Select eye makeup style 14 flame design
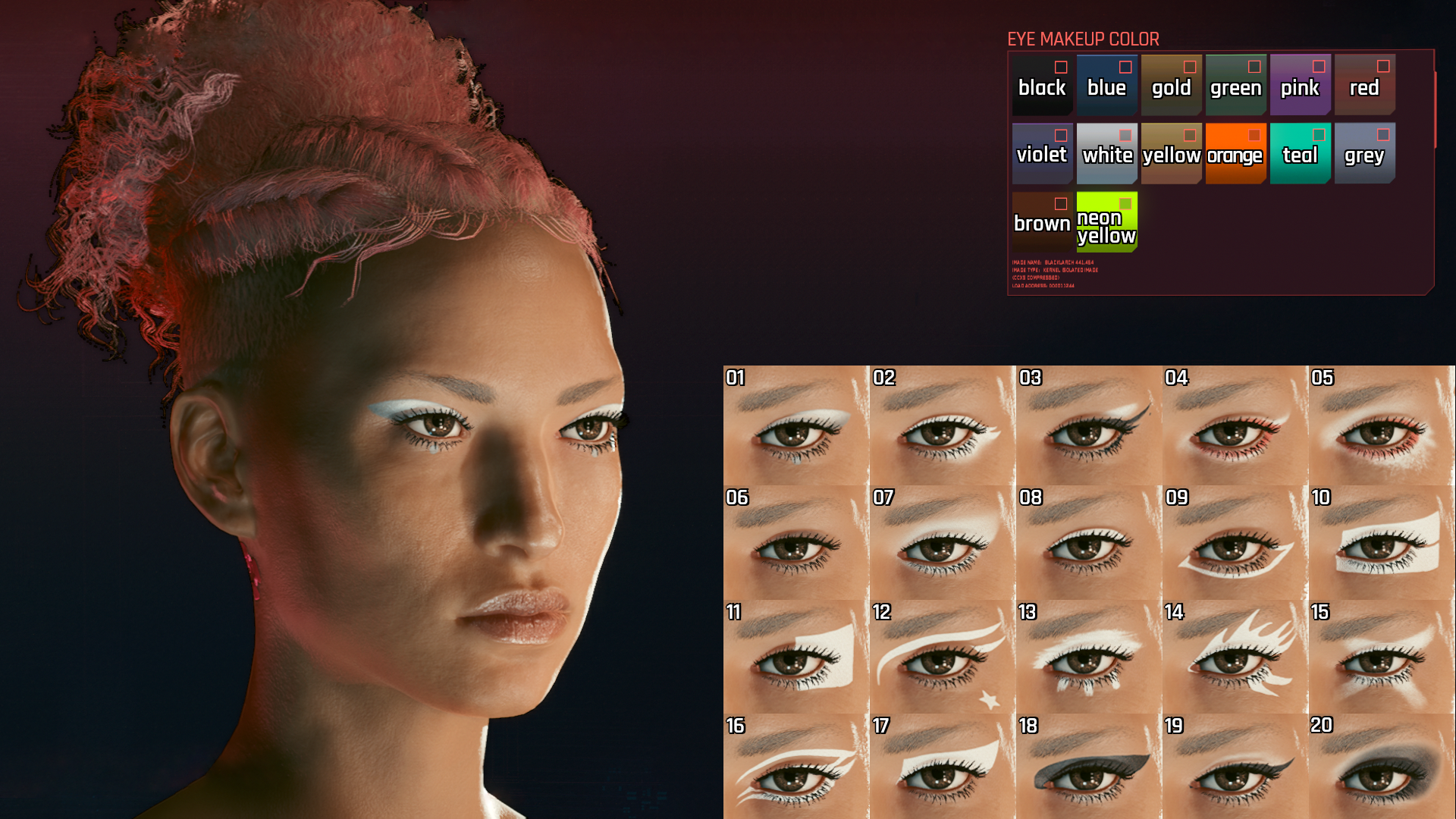Screen dimensions: 1456x819 pos(1234,657)
